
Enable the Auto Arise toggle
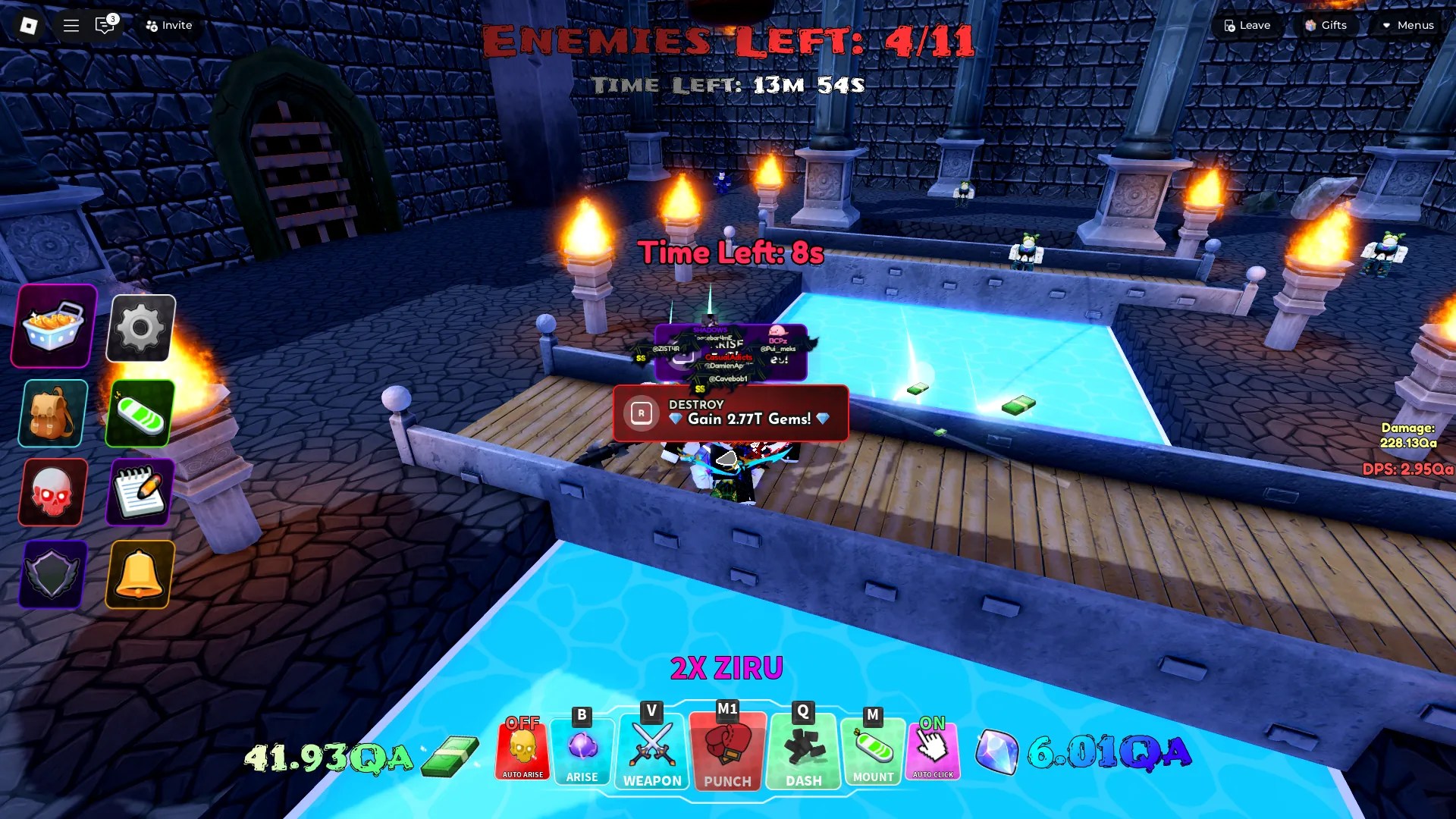(522, 751)
